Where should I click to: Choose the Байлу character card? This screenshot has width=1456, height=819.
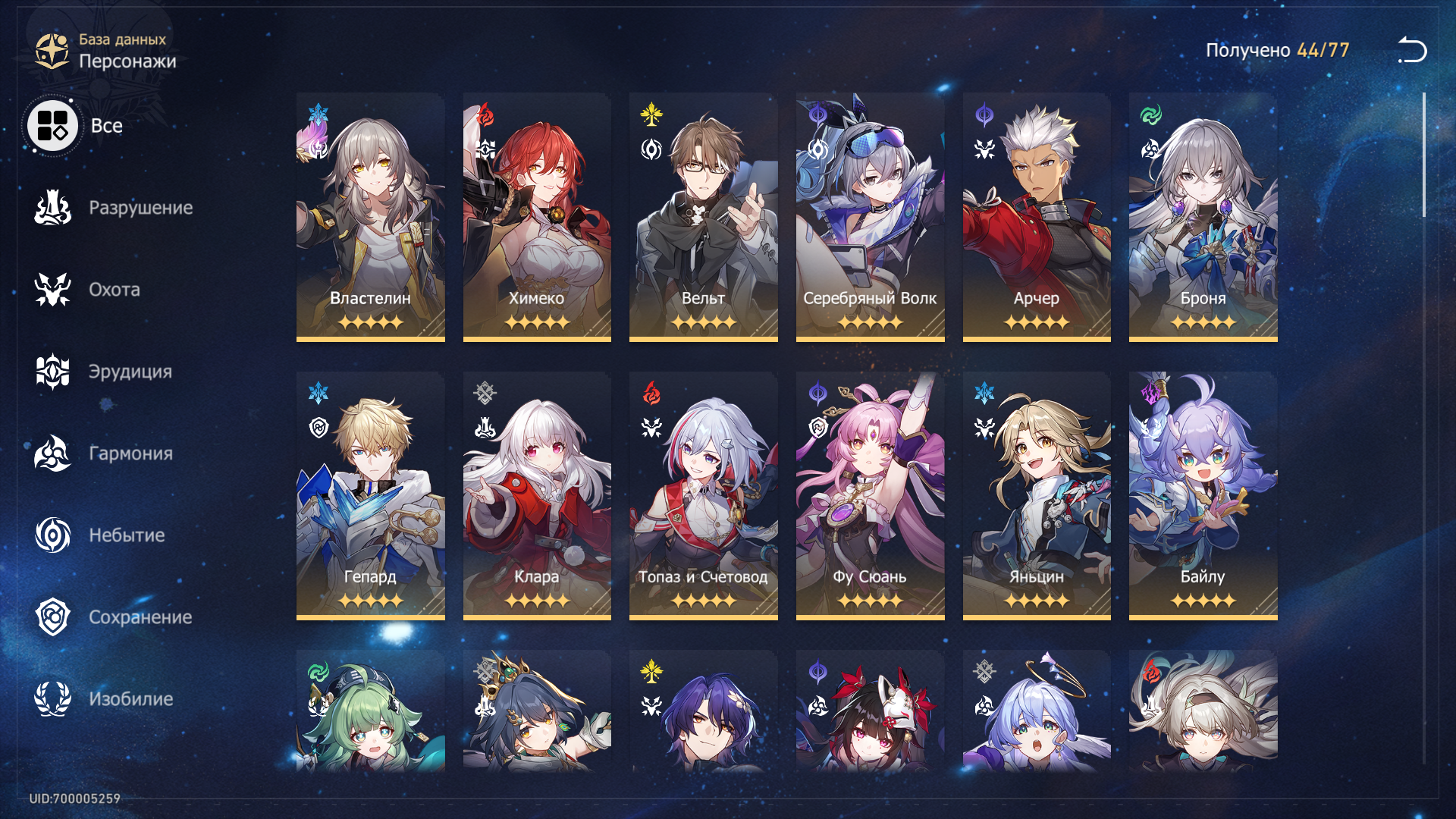coord(1203,495)
